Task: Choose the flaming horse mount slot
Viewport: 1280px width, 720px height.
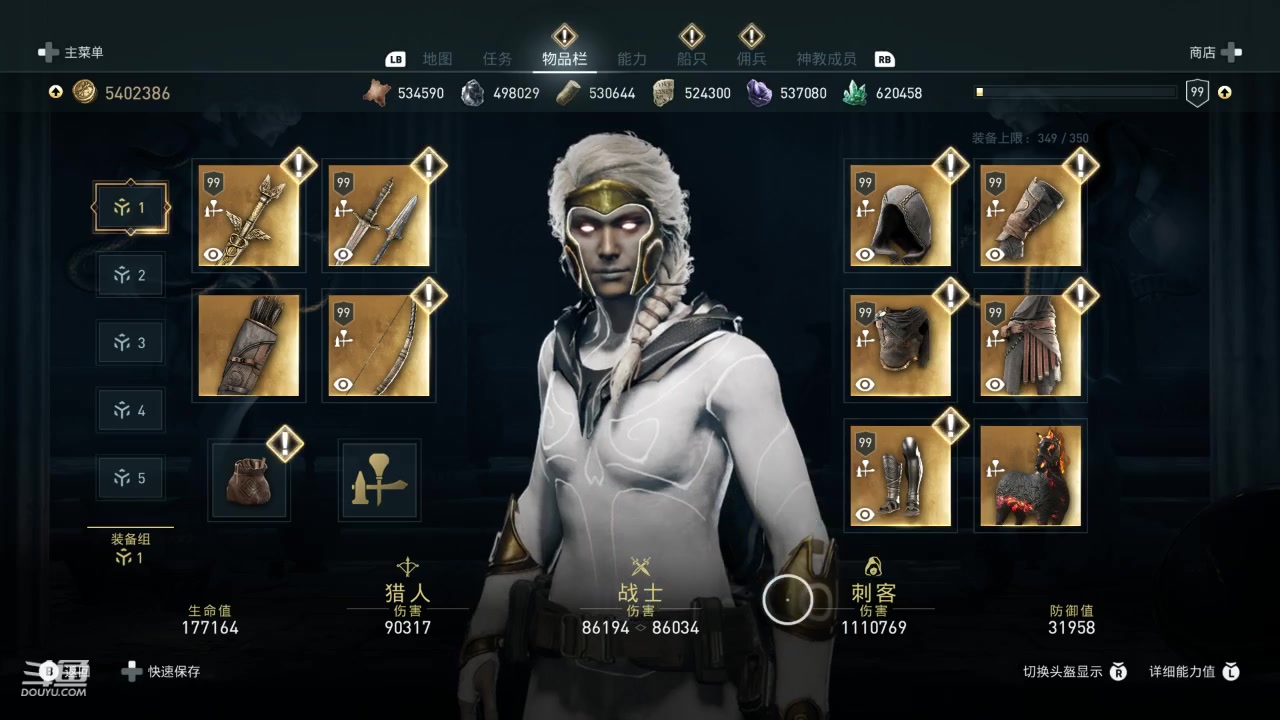Action: [x=1030, y=476]
